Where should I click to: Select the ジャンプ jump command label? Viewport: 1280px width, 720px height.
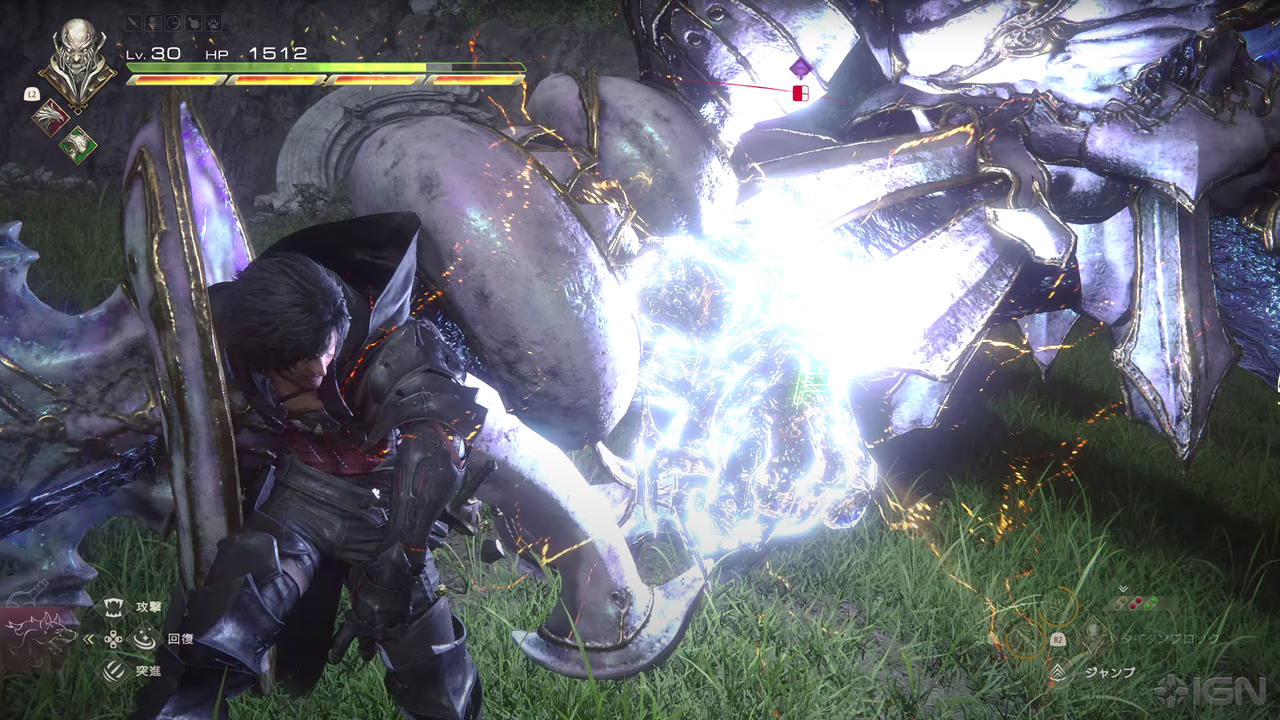[x=1109, y=672]
